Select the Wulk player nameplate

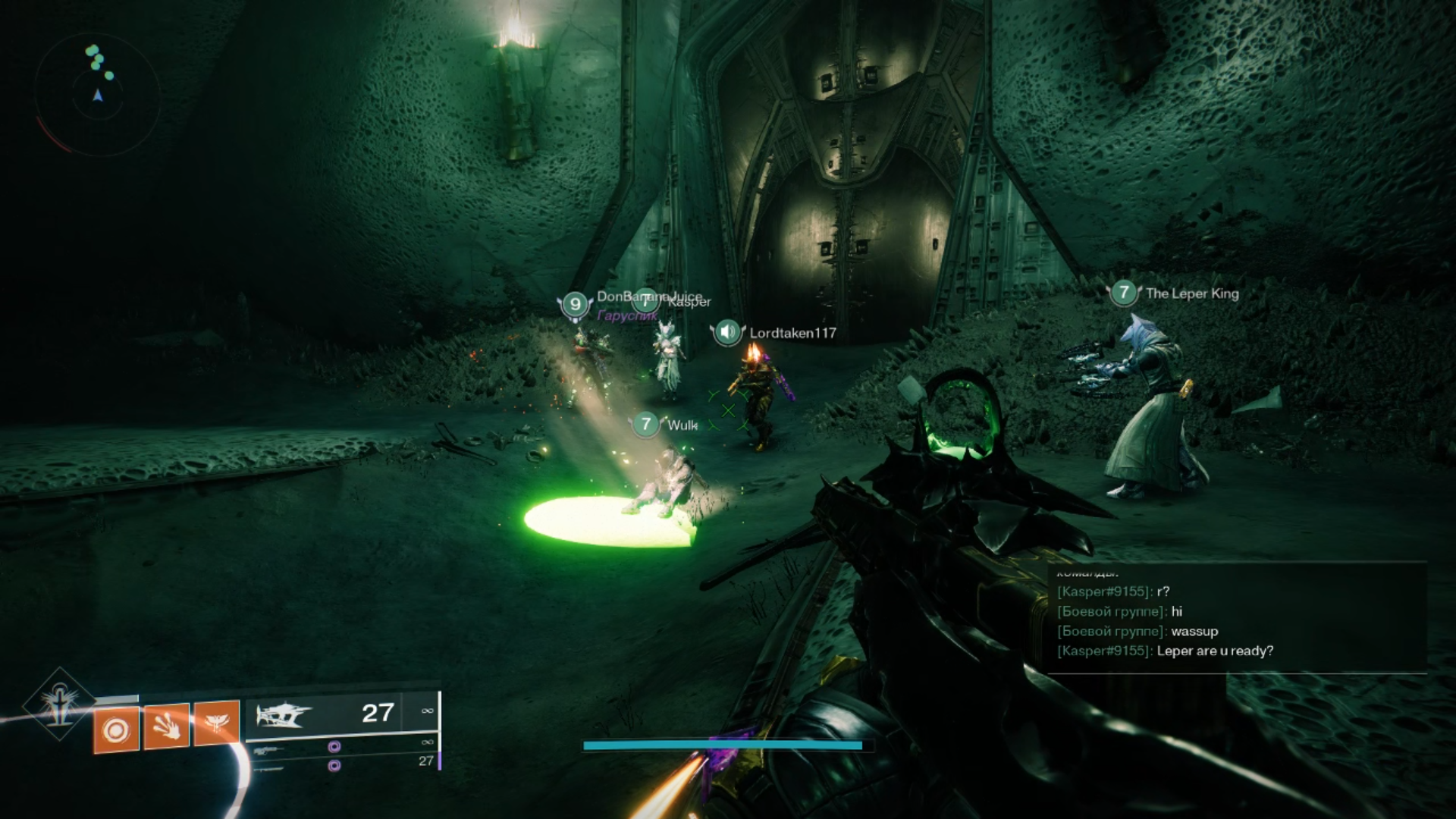click(682, 425)
